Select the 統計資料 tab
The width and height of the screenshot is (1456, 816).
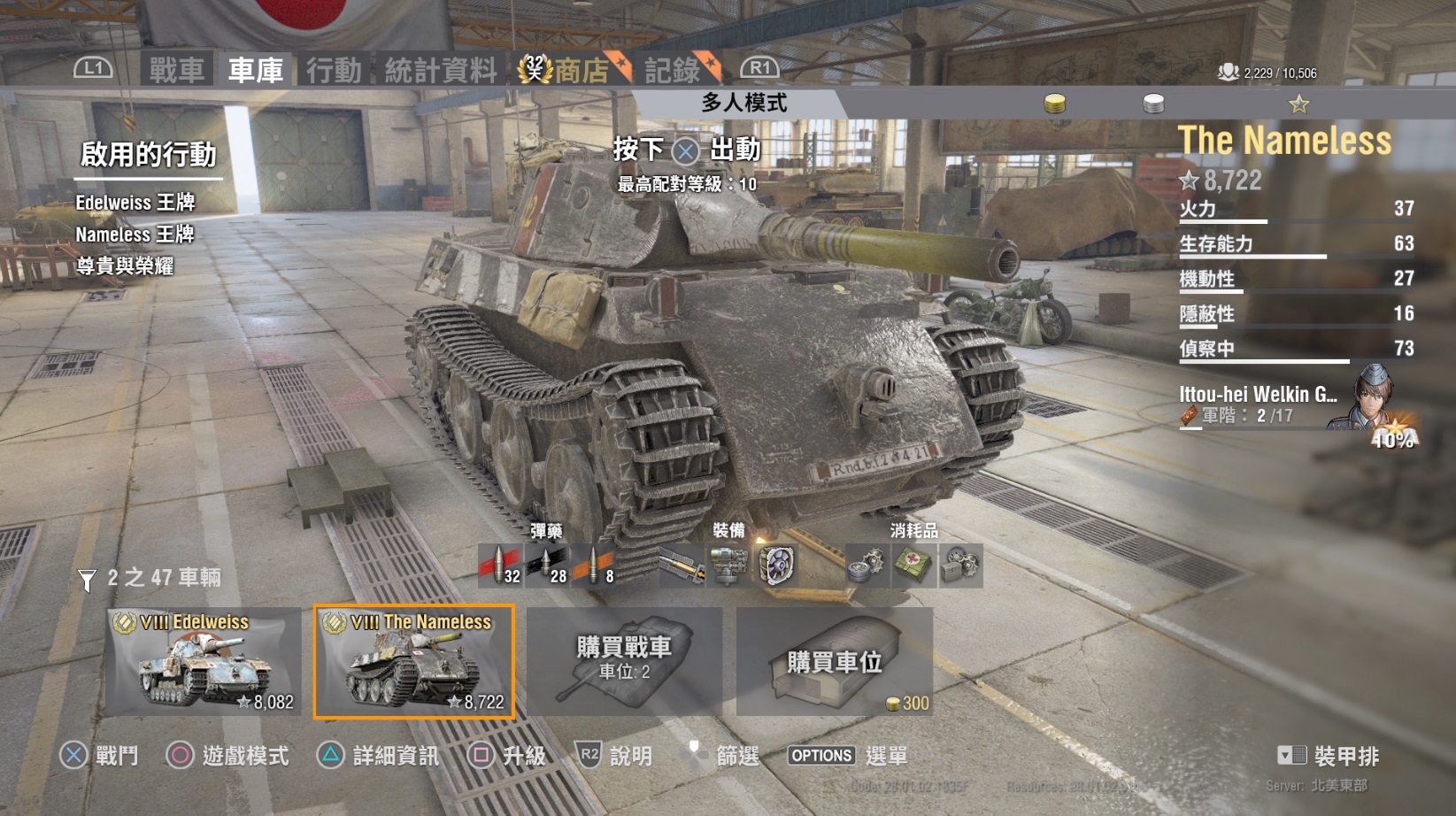point(440,70)
